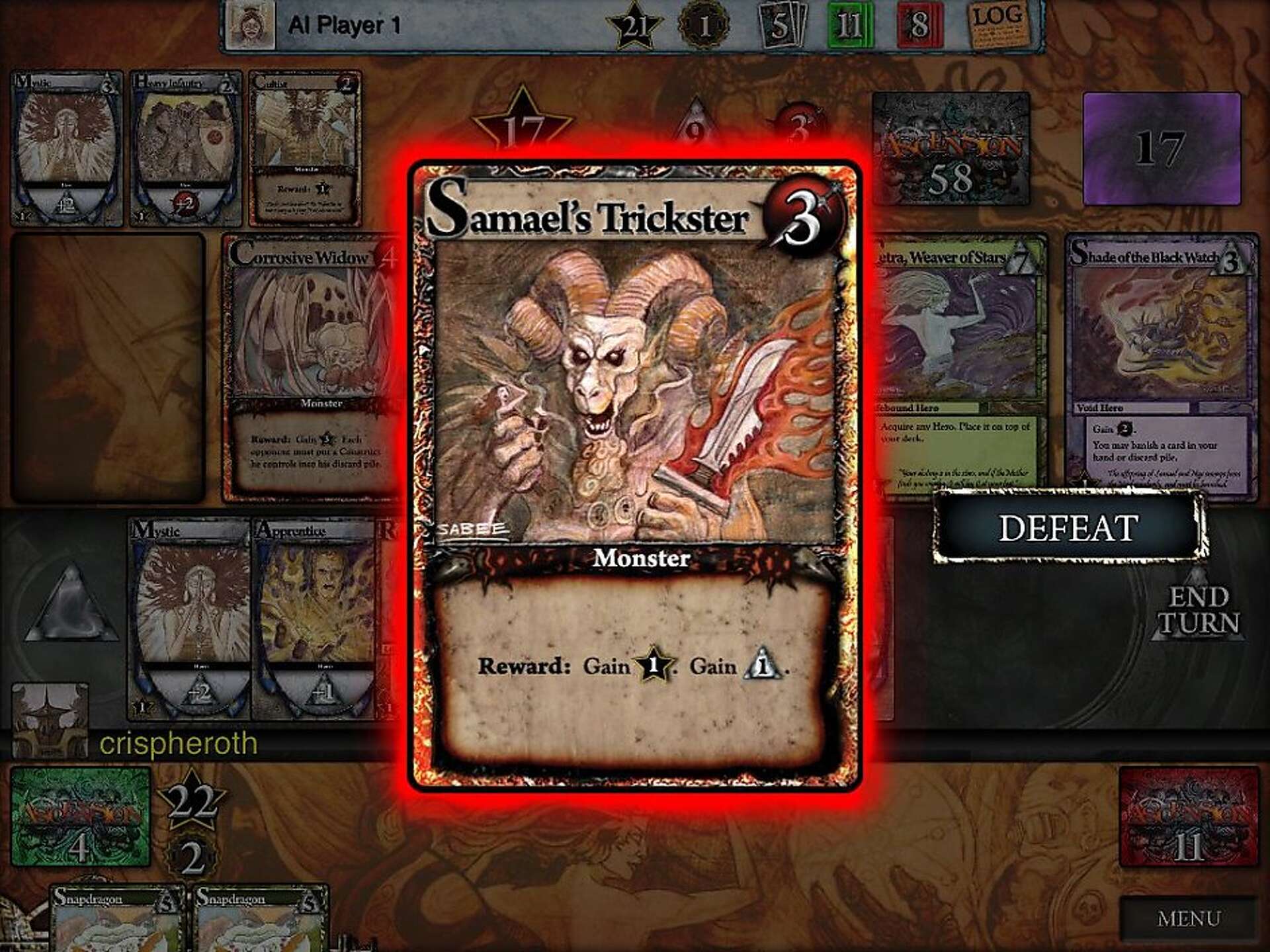Select the enlarged Samael's Trickster card
Image resolution: width=1270 pixels, height=952 pixels.
(x=635, y=475)
